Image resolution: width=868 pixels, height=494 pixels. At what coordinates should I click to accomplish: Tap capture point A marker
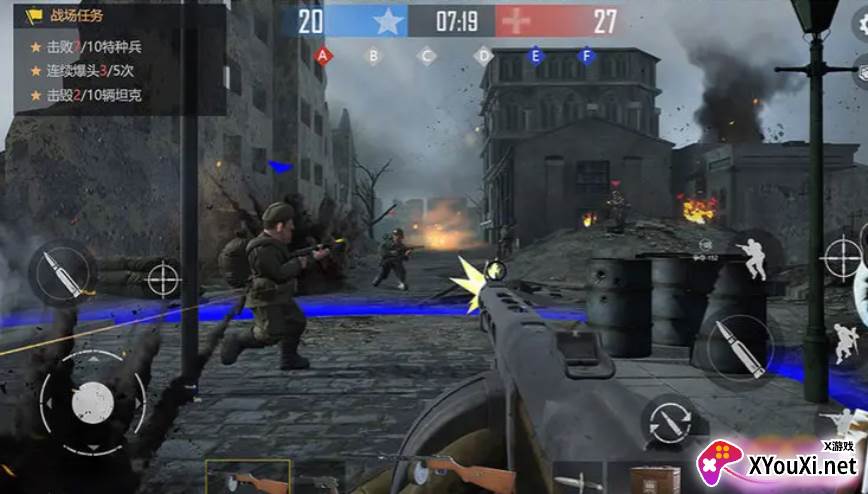pos(322,56)
